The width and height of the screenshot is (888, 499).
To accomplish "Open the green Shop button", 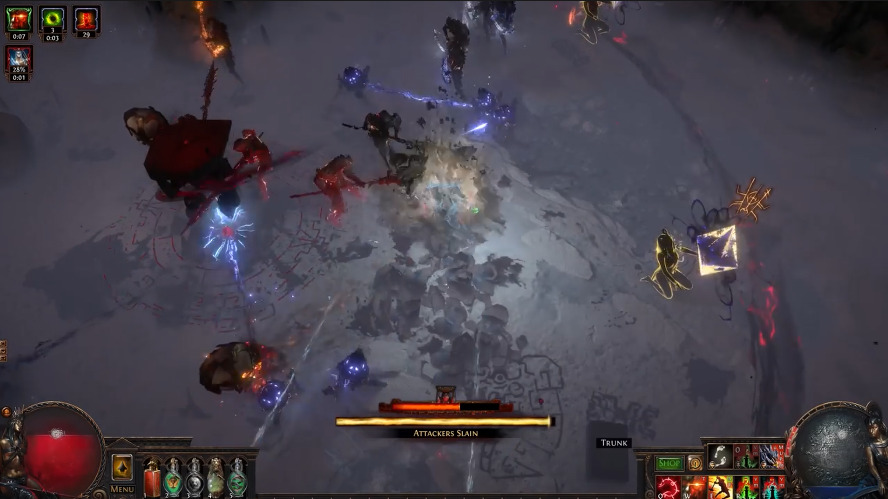I will pos(668,463).
